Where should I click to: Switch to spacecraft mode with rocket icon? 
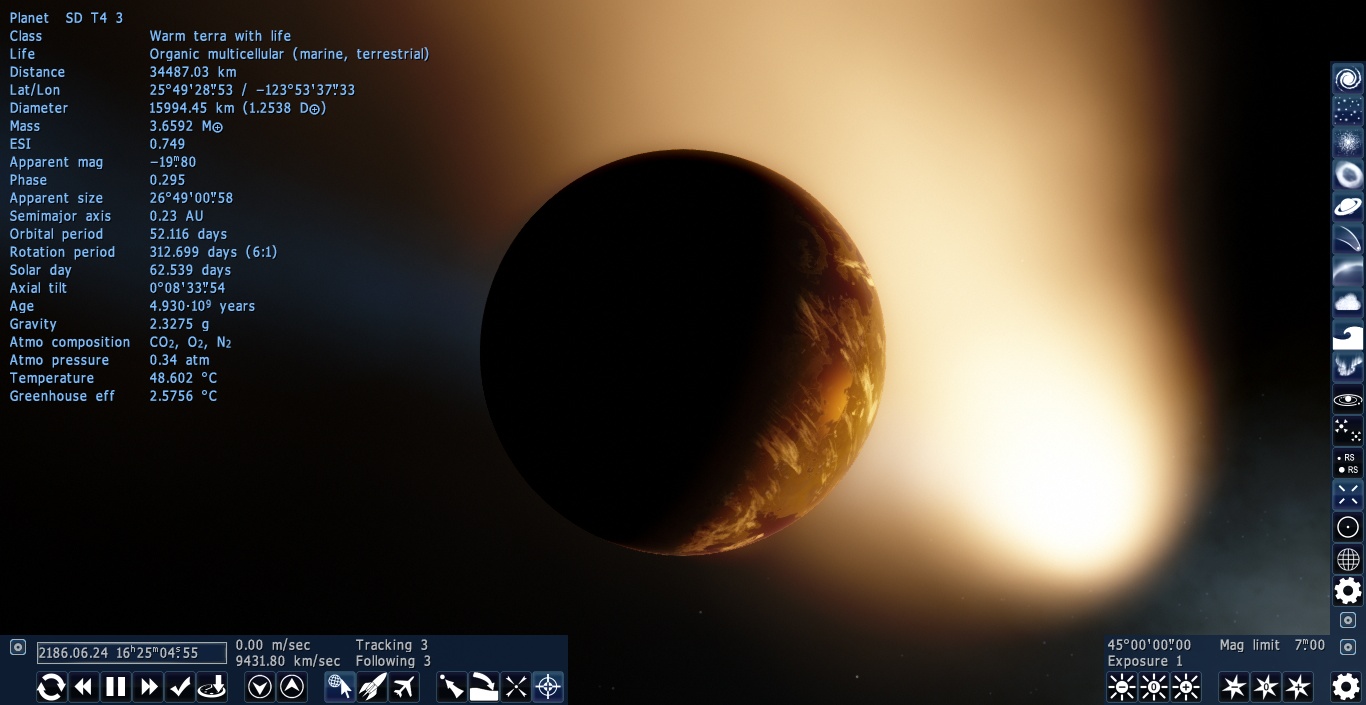point(372,687)
